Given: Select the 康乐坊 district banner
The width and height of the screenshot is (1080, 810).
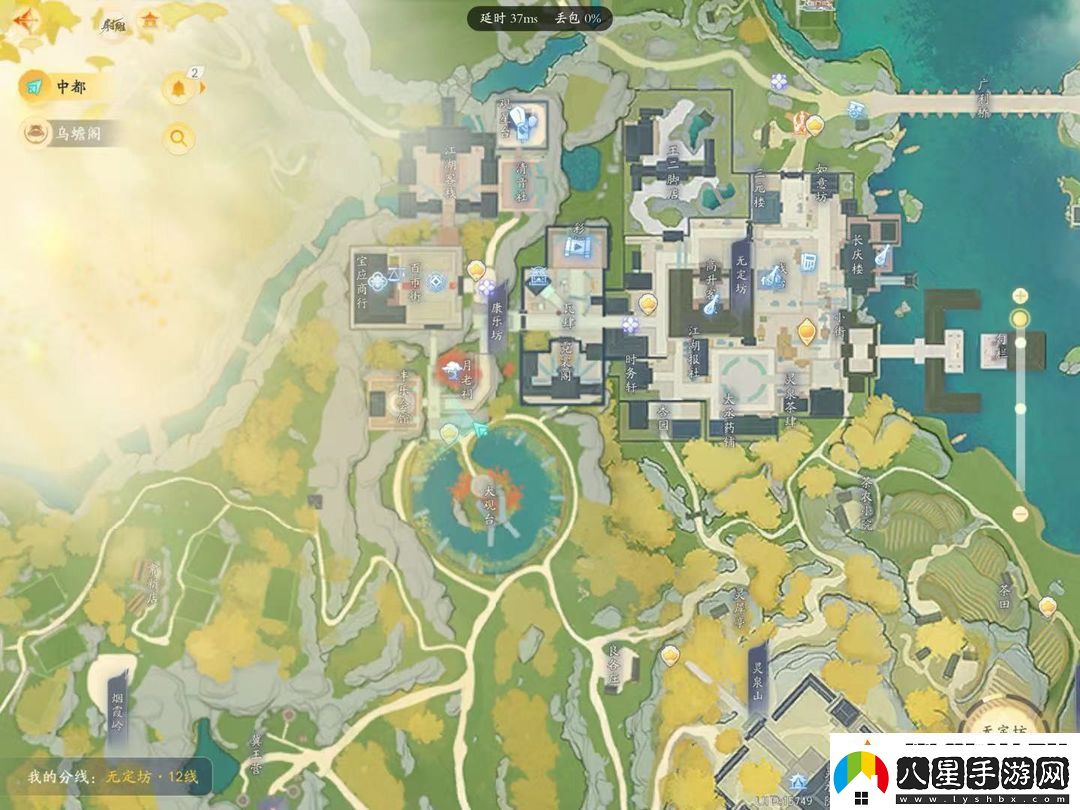Looking at the screenshot, I should (497, 320).
